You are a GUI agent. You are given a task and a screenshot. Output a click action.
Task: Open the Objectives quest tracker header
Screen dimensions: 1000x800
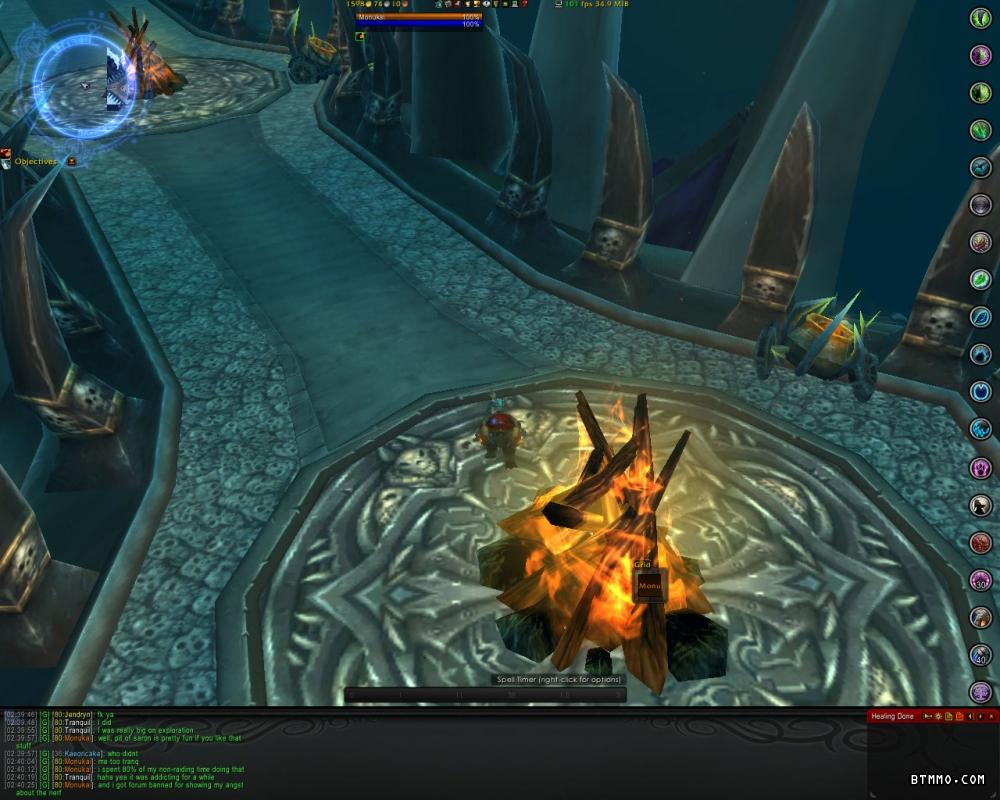click(36, 161)
